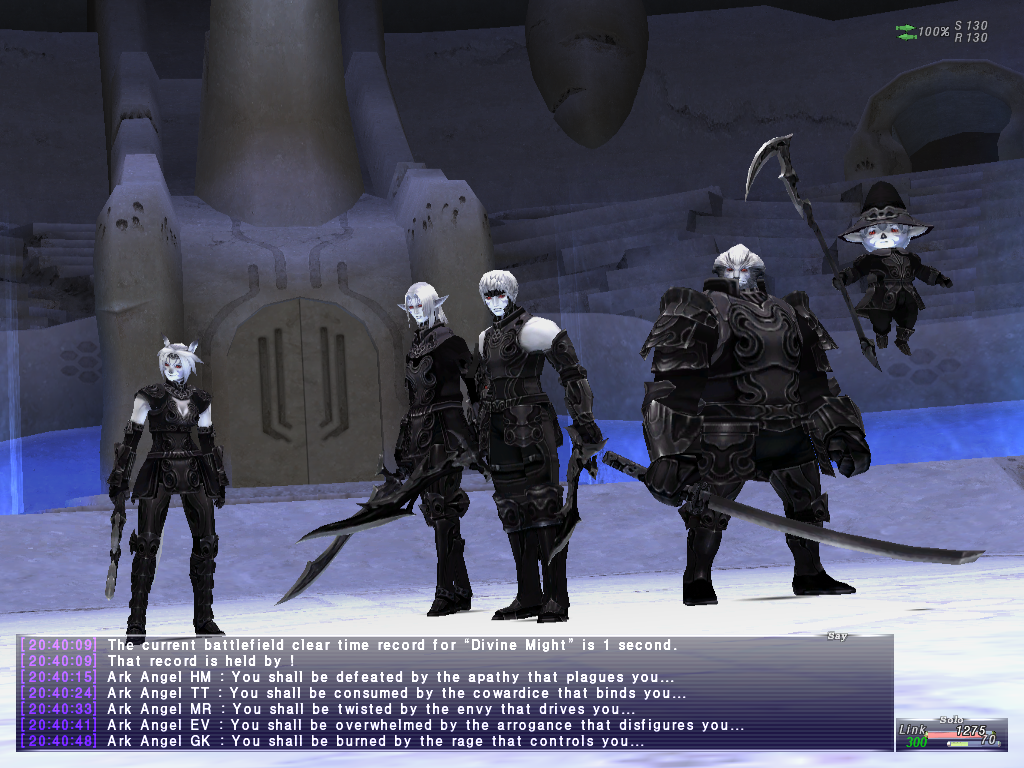The width and height of the screenshot is (1024, 768).
Task: Click the chat log window
Action: [x=455, y=693]
